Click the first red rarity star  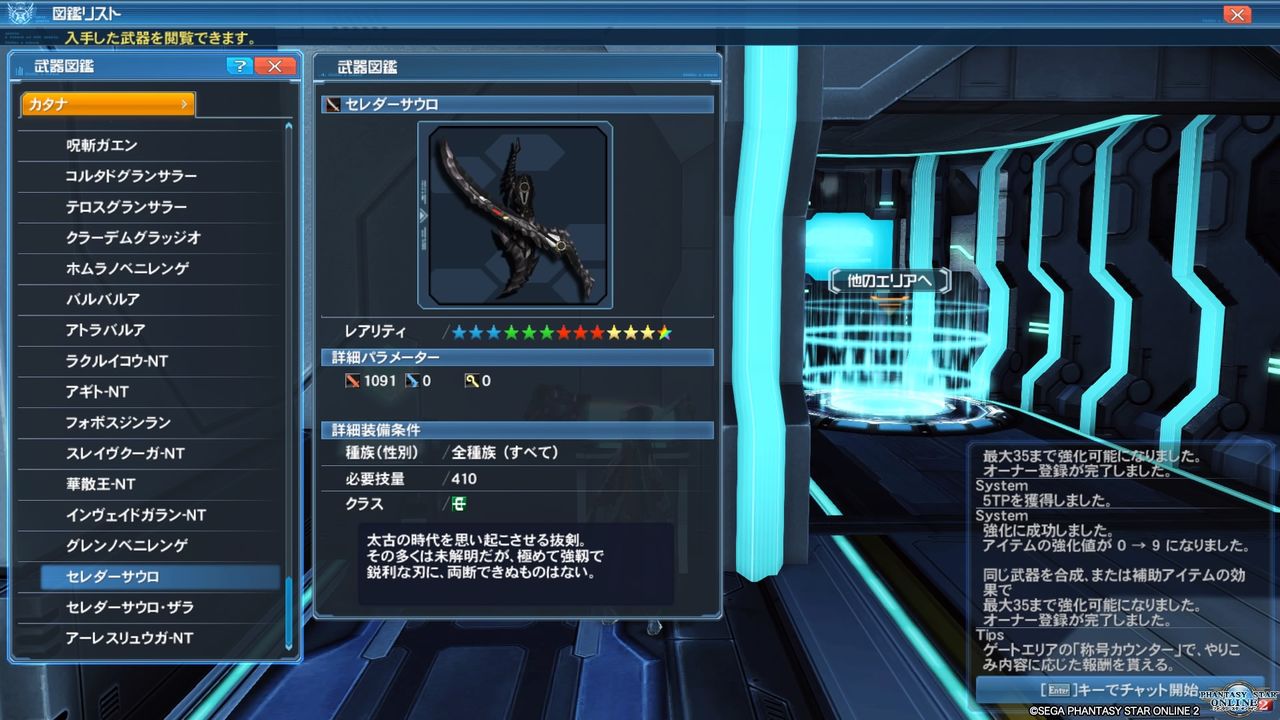(x=562, y=332)
